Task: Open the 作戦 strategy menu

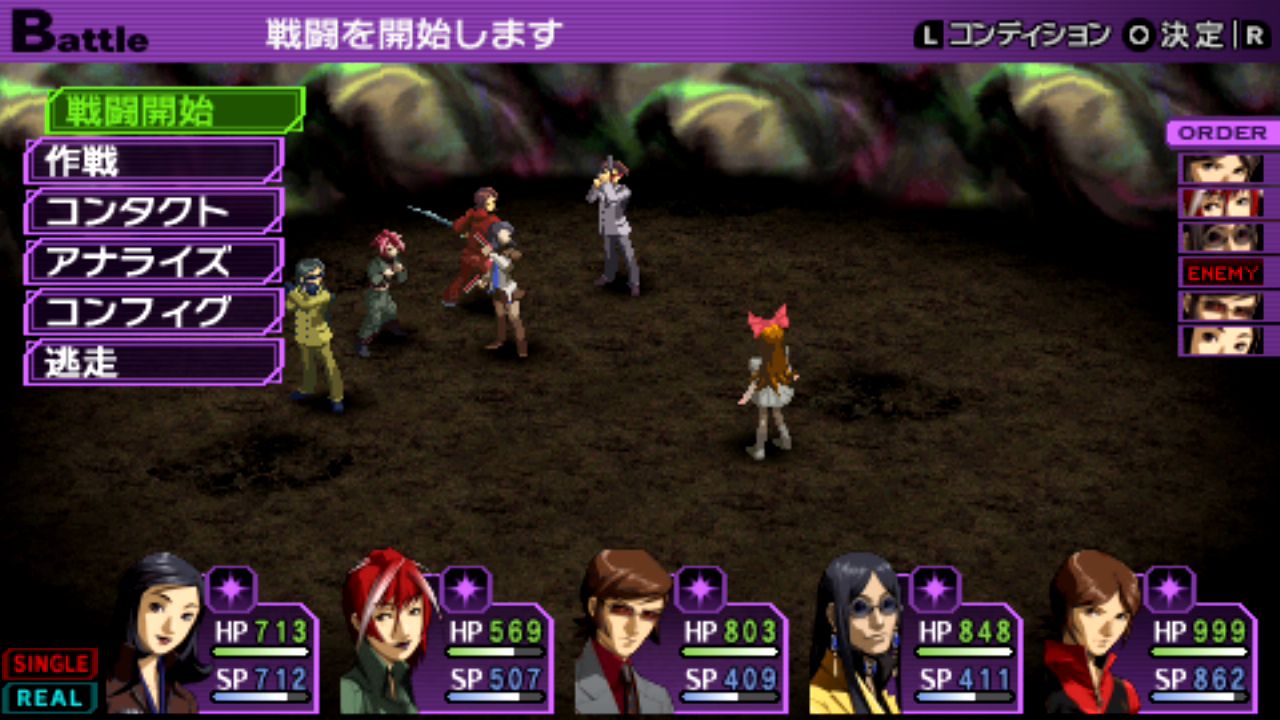Action: pyautogui.click(x=154, y=161)
